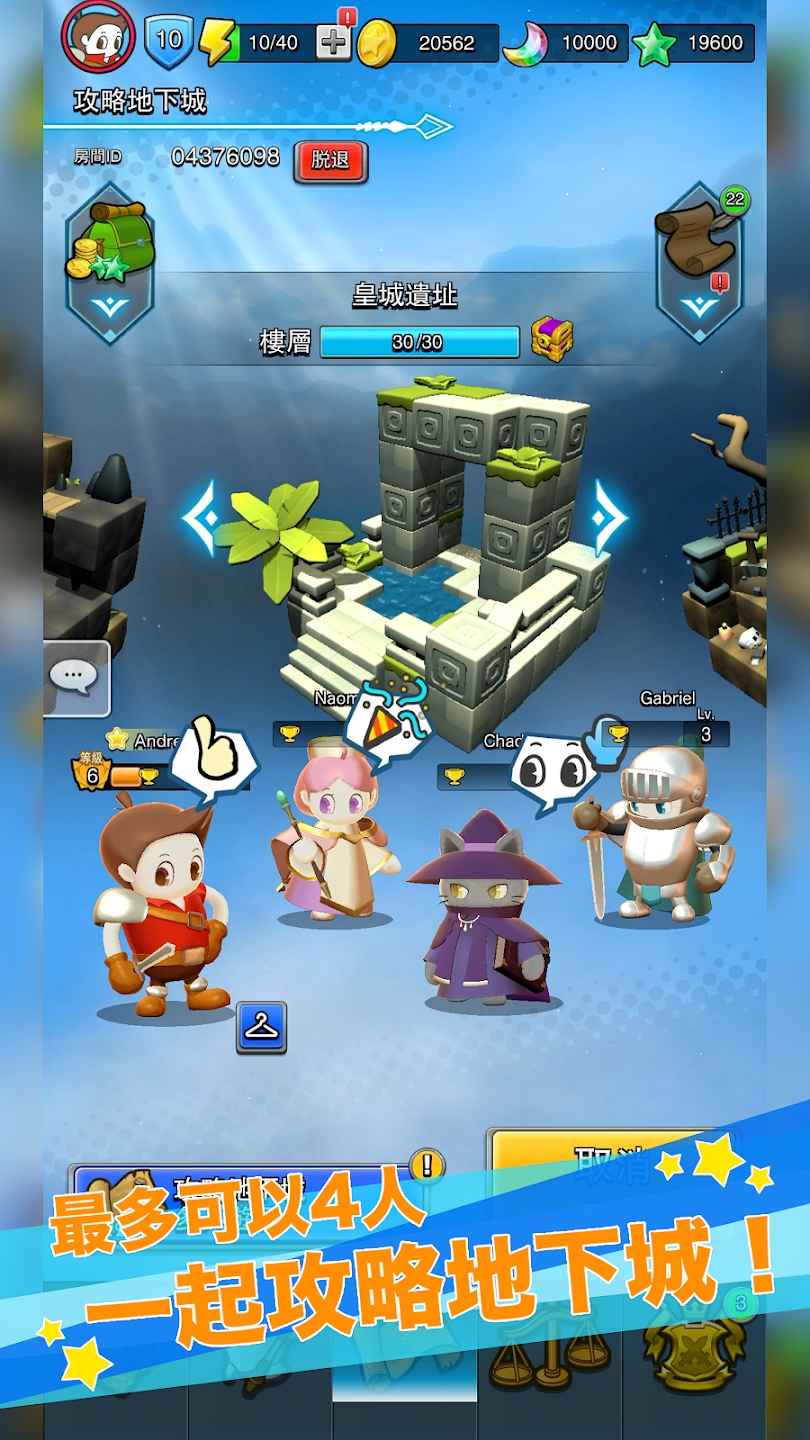Open the floor reward treasure chest
Screen dimensions: 810x1440
552,340
